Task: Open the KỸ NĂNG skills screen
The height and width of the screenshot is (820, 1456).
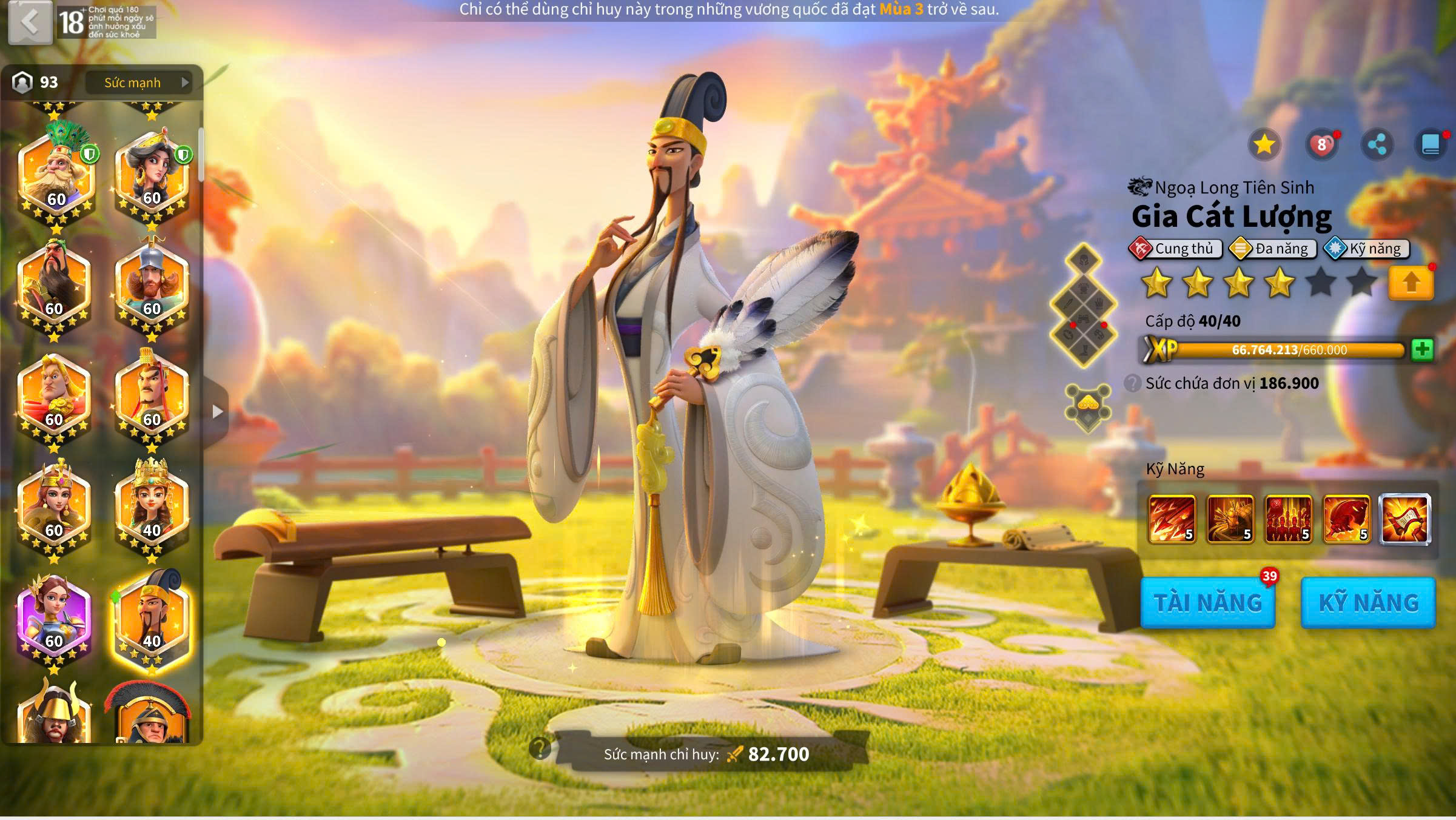Action: coord(1368,603)
